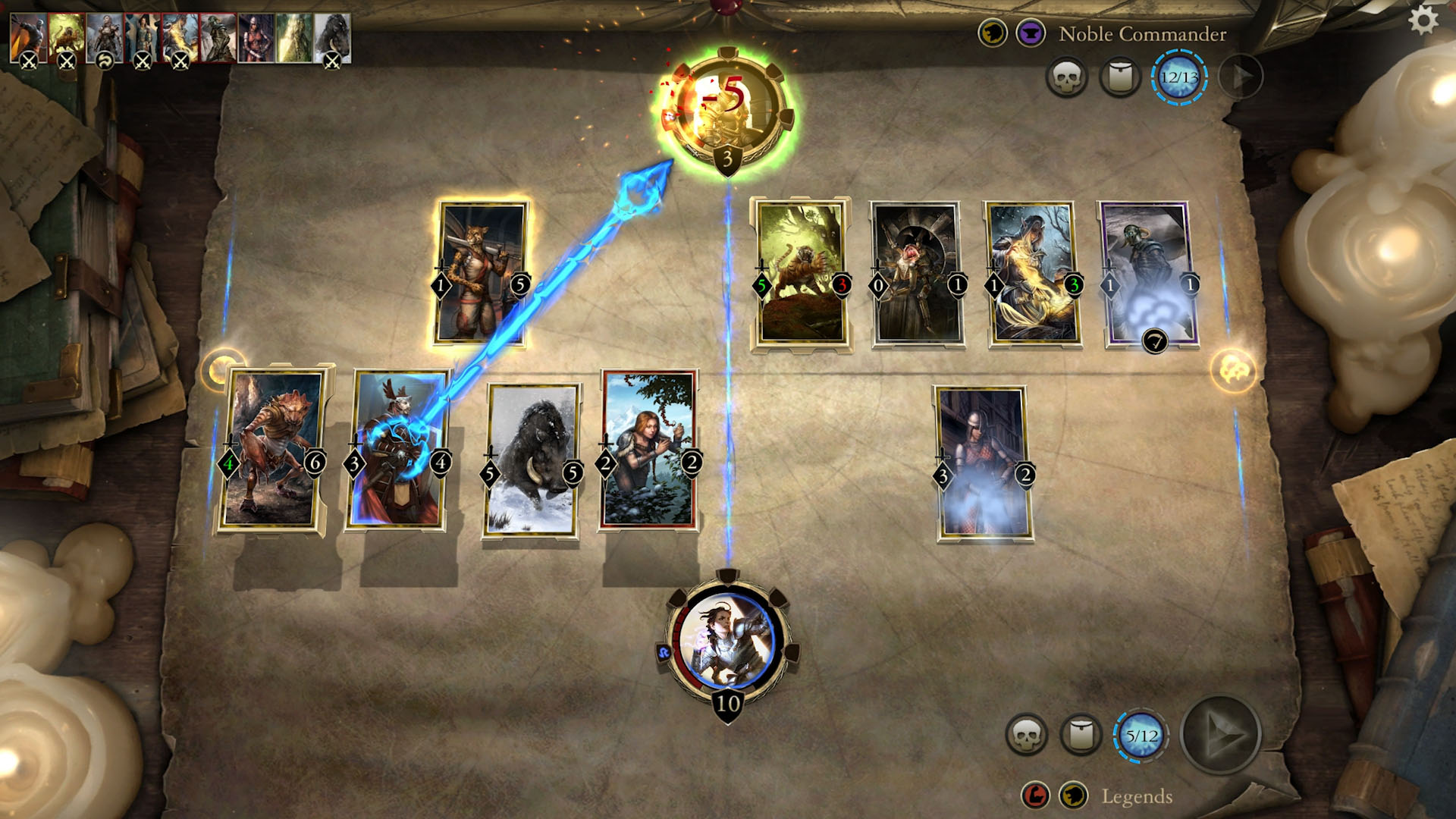Open your own graveyard skull icon

[x=1028, y=734]
